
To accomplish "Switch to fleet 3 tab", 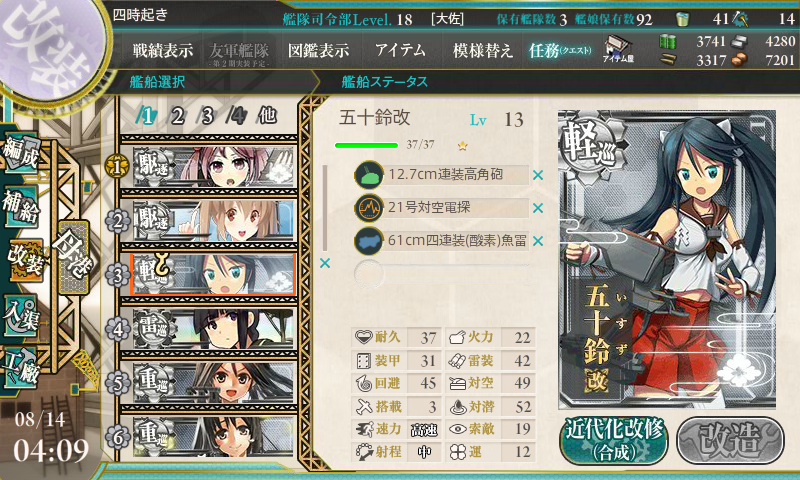I will [x=207, y=115].
